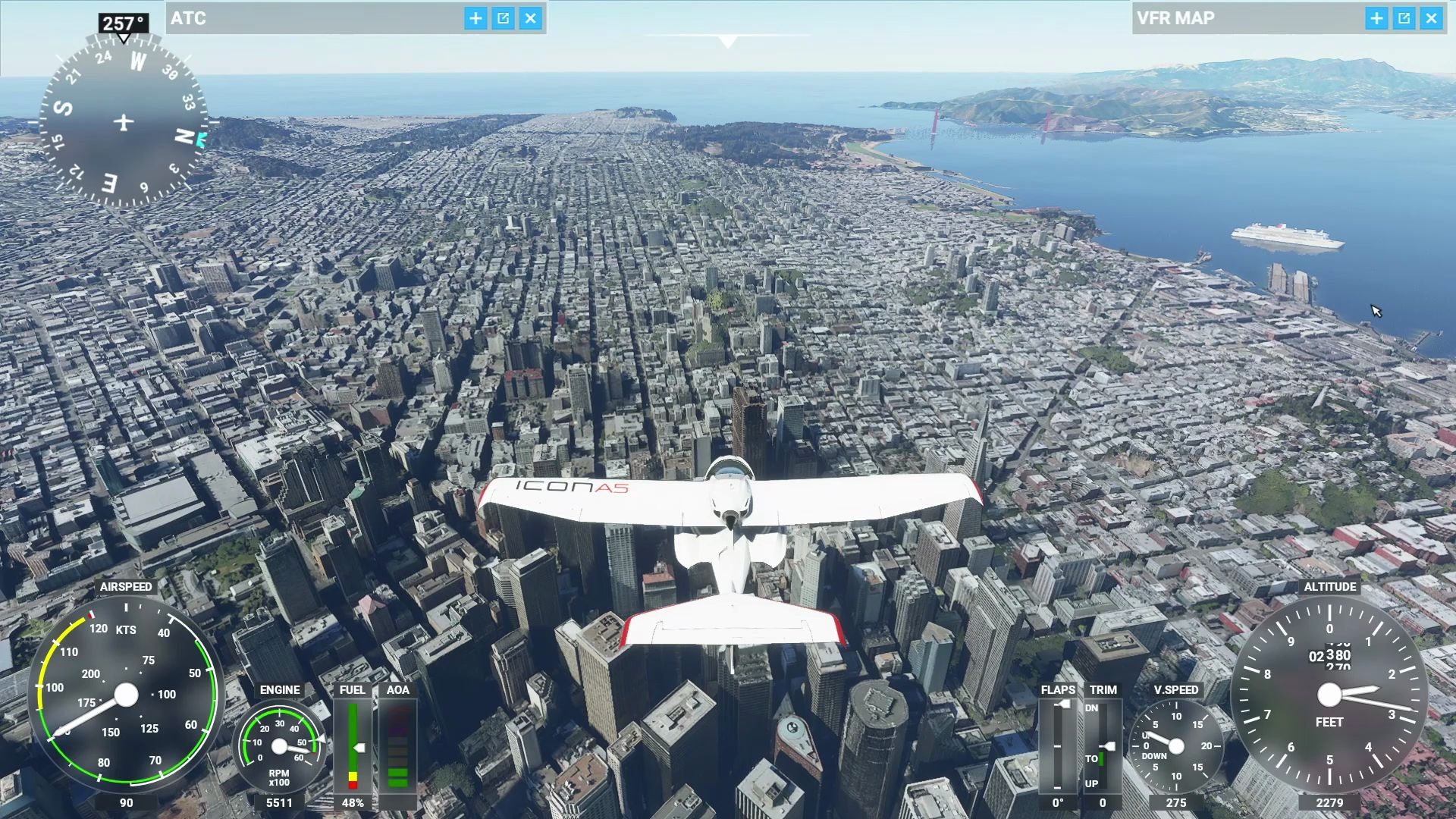
Task: Open the toolbar dropdown arrow at top center
Action: click(728, 42)
